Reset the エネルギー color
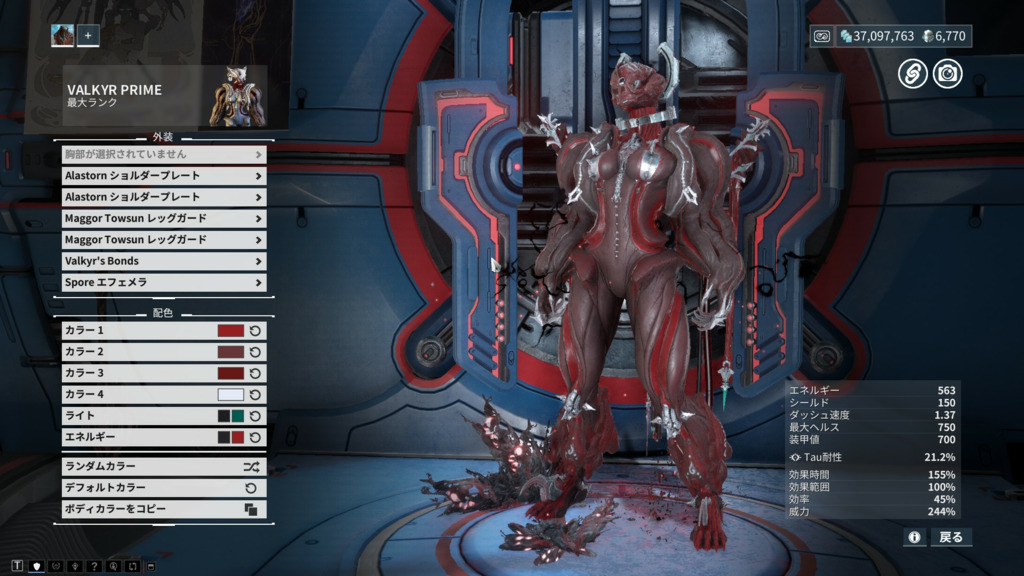The height and width of the screenshot is (576, 1024). [x=255, y=437]
